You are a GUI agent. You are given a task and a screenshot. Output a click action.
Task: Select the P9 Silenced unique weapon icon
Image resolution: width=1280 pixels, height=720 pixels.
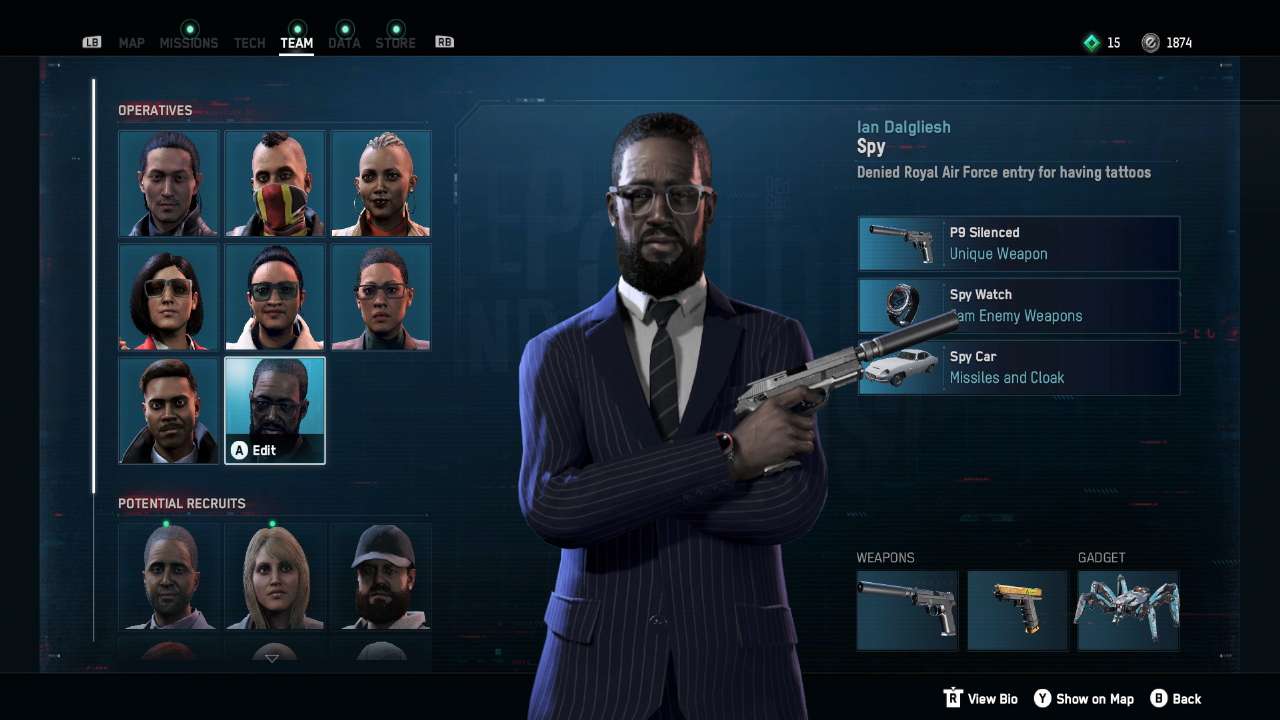tap(899, 243)
